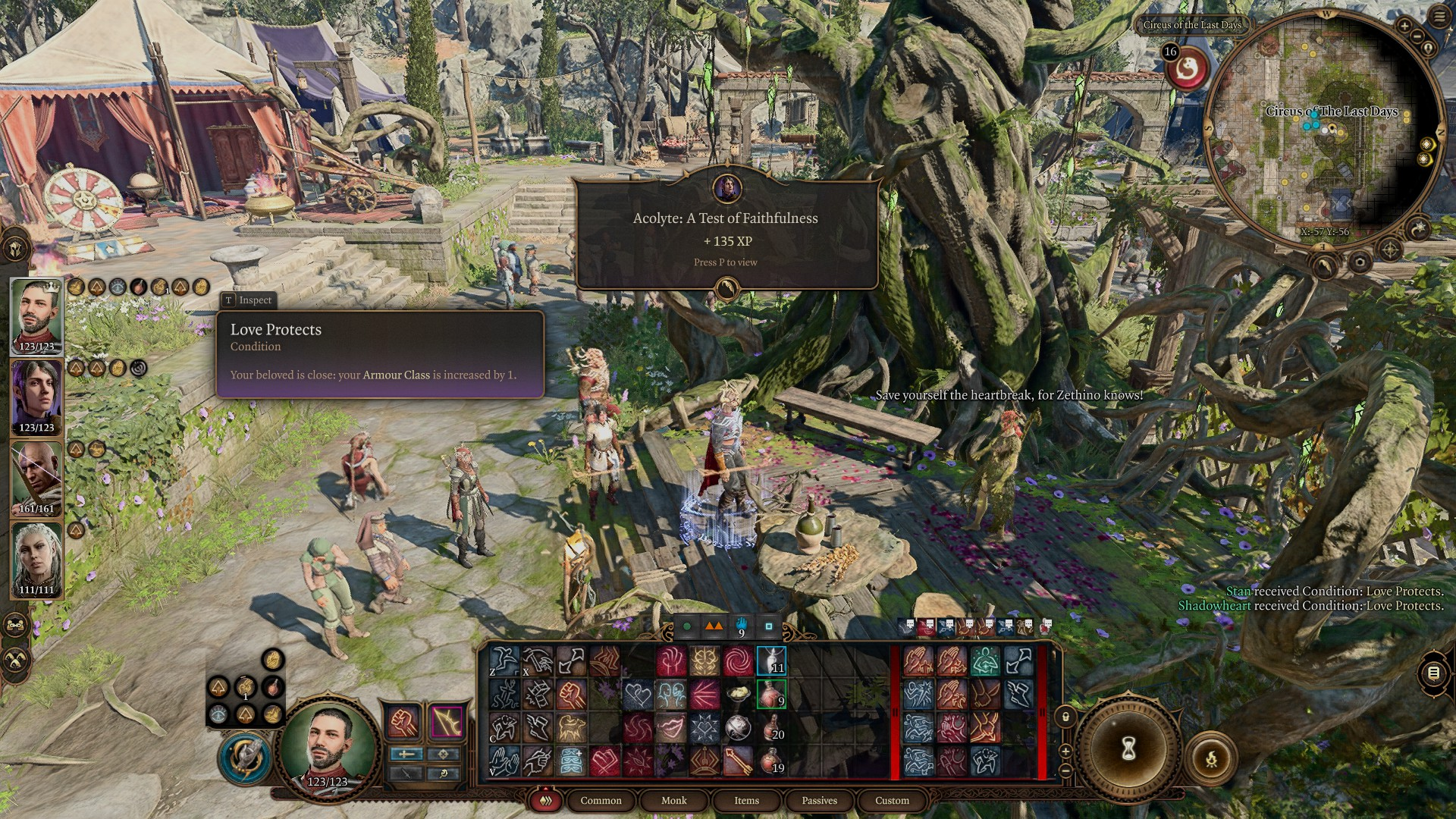This screenshot has height=819, width=1456.
Task: Open the game menu hamburger button
Action: (1439, 17)
